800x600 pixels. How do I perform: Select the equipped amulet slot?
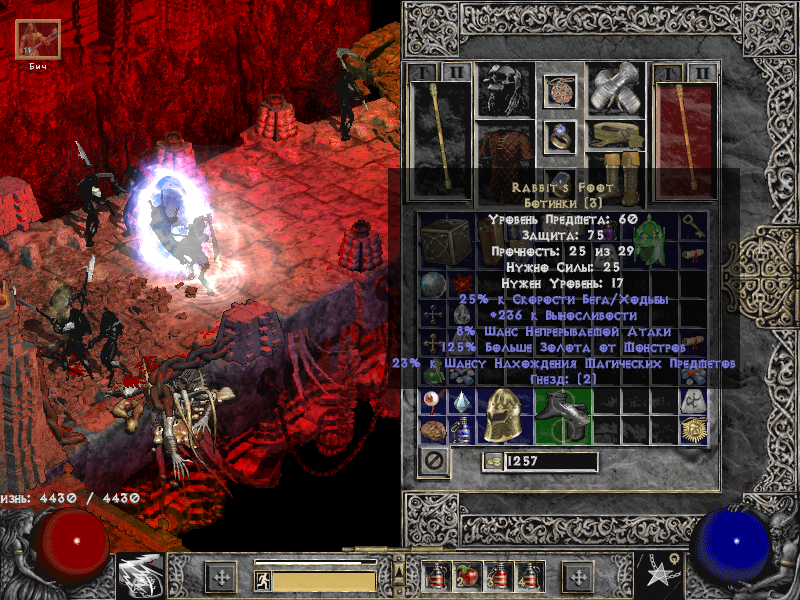pyautogui.click(x=560, y=91)
